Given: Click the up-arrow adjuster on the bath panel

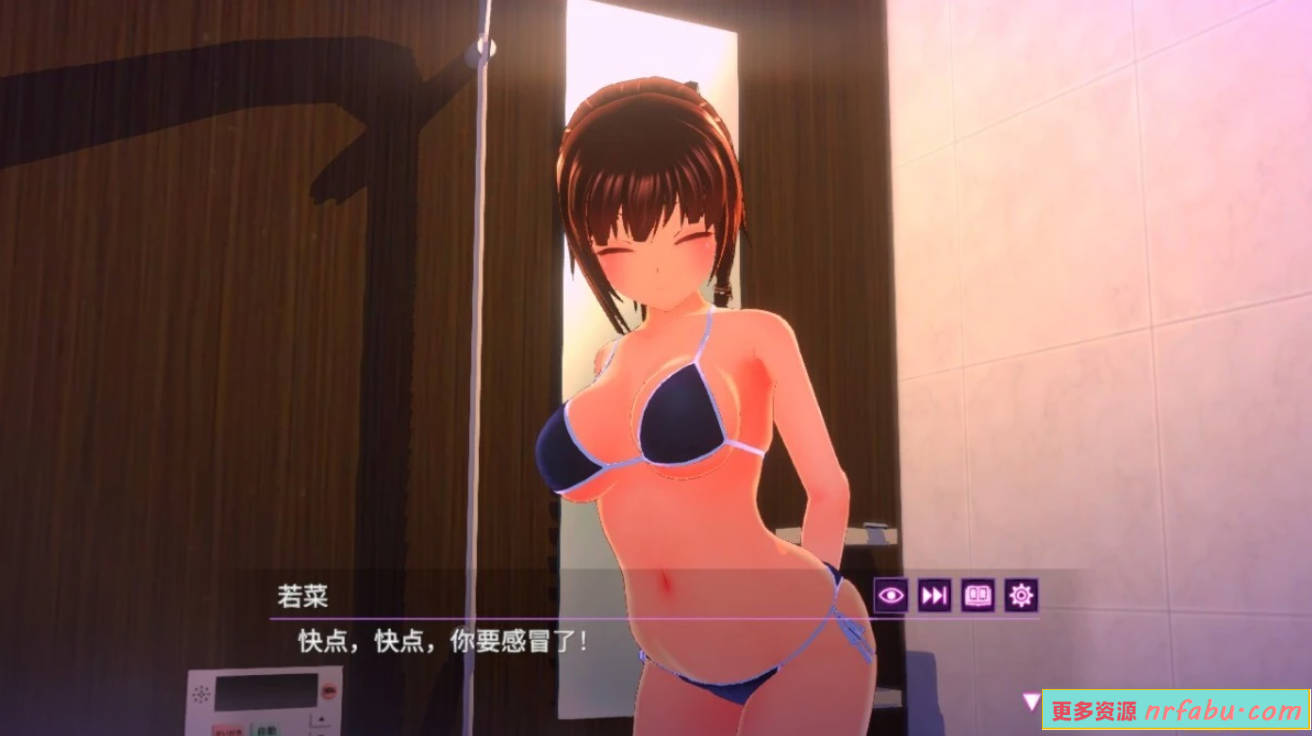Looking at the screenshot, I should click(x=321, y=718).
